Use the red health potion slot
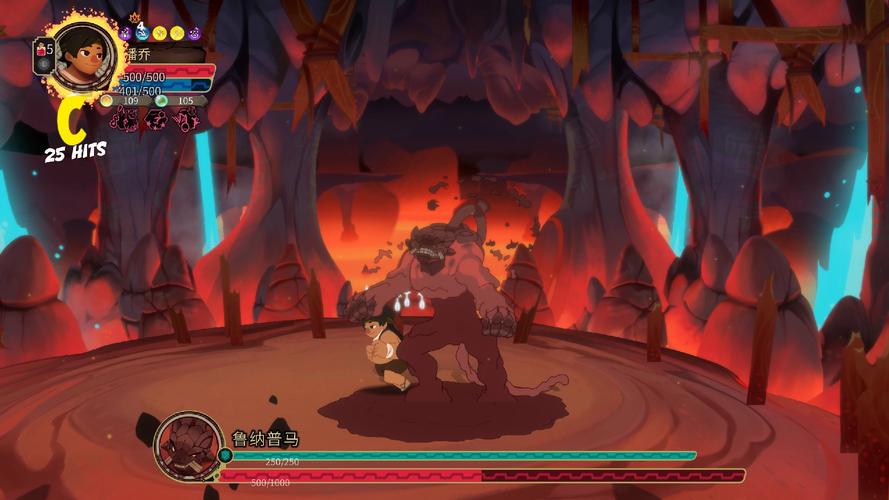This screenshot has height=500, width=889. click(x=41, y=48)
